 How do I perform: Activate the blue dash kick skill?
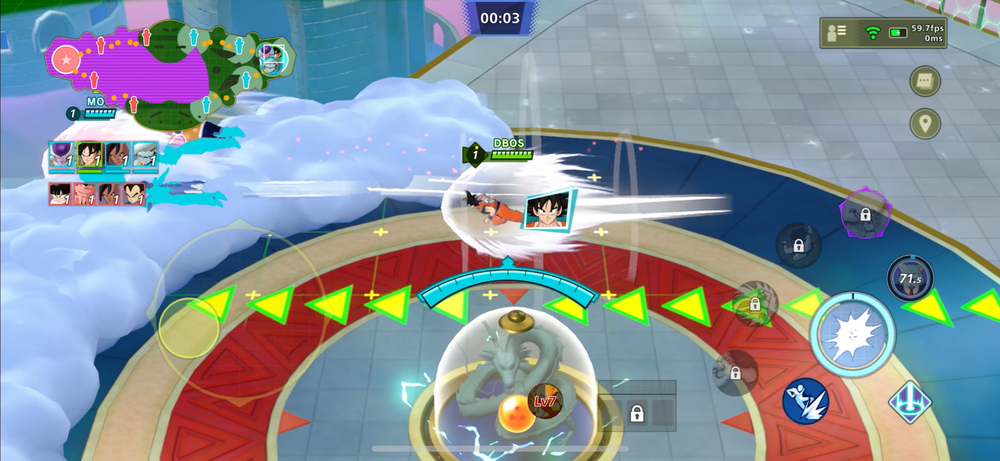[805, 400]
